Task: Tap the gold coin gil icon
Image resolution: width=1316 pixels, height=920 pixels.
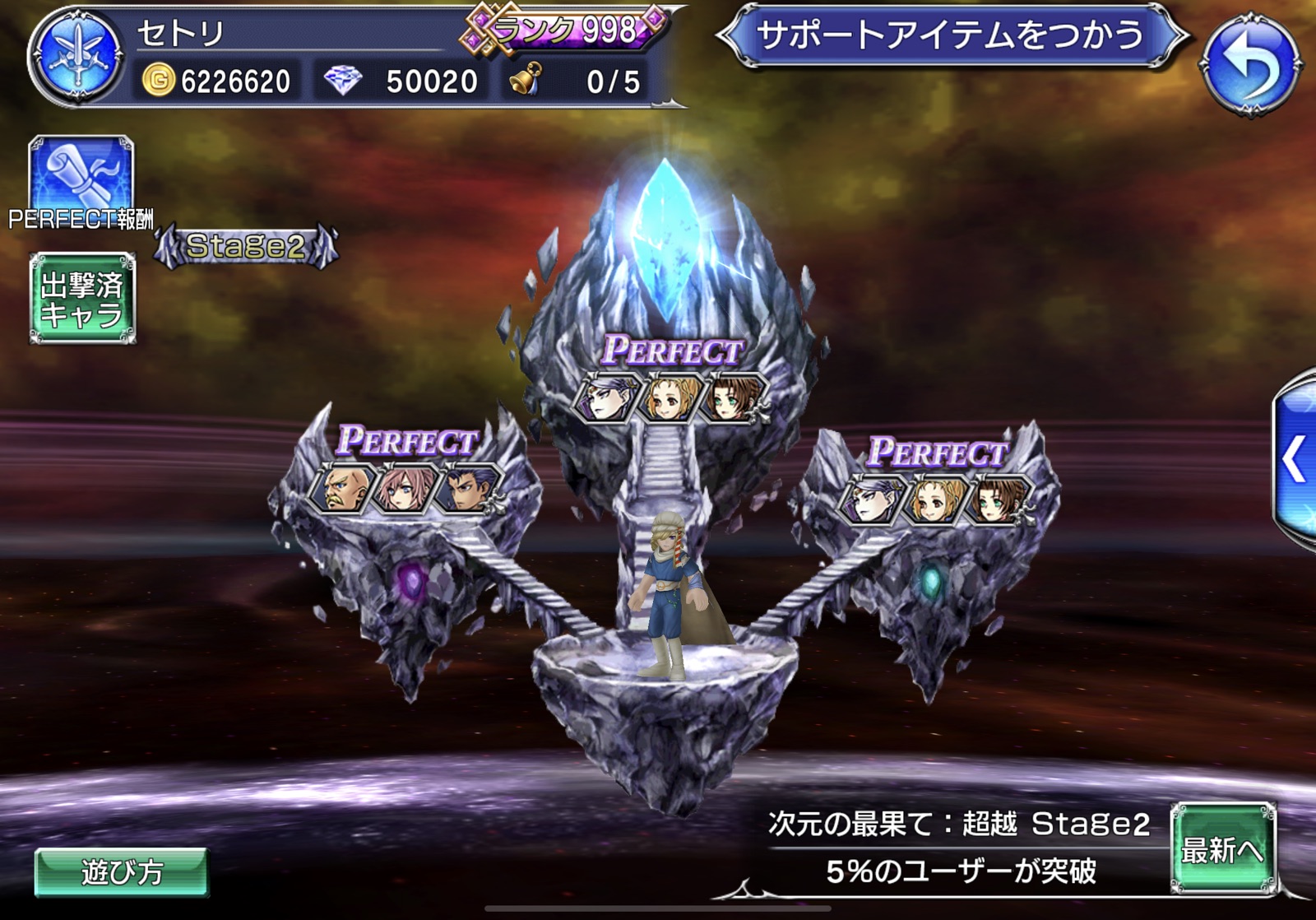Action: pos(159,81)
